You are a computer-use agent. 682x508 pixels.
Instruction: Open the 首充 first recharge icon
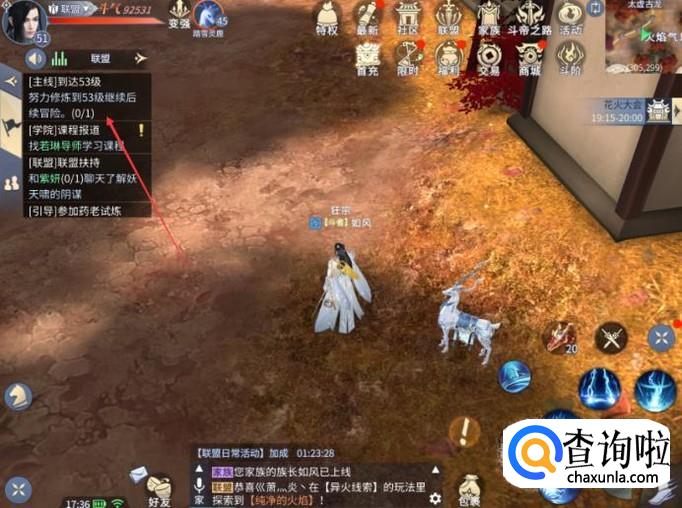coord(367,58)
